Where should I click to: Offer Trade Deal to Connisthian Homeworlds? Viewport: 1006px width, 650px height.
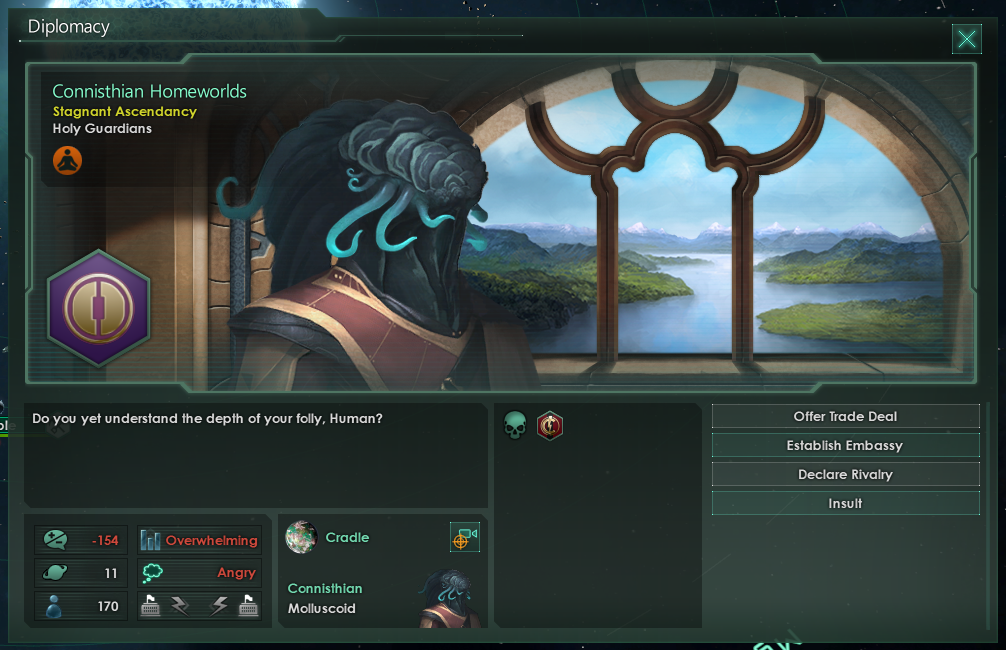[x=845, y=417]
